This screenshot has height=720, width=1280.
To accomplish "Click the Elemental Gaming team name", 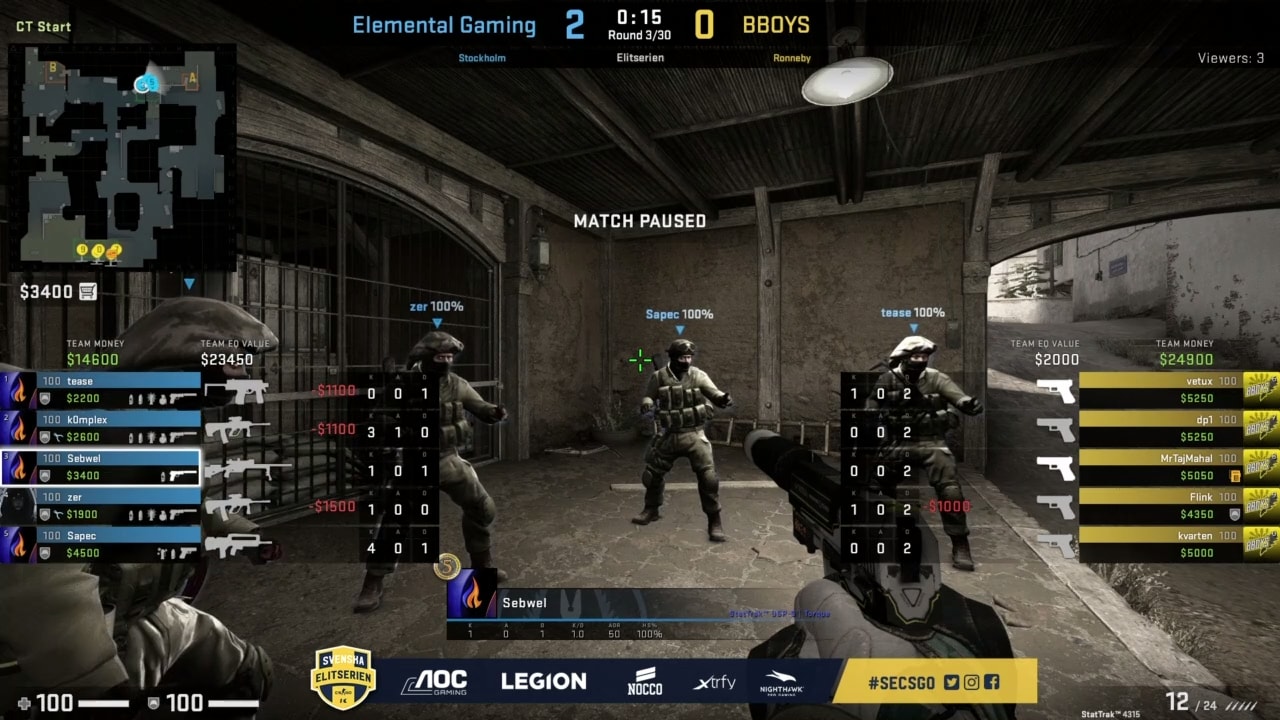I will coord(444,26).
